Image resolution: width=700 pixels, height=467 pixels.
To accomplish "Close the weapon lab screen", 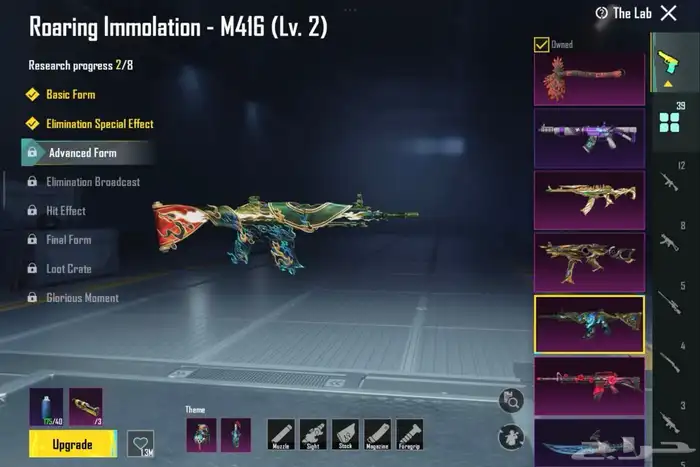I will pos(669,13).
